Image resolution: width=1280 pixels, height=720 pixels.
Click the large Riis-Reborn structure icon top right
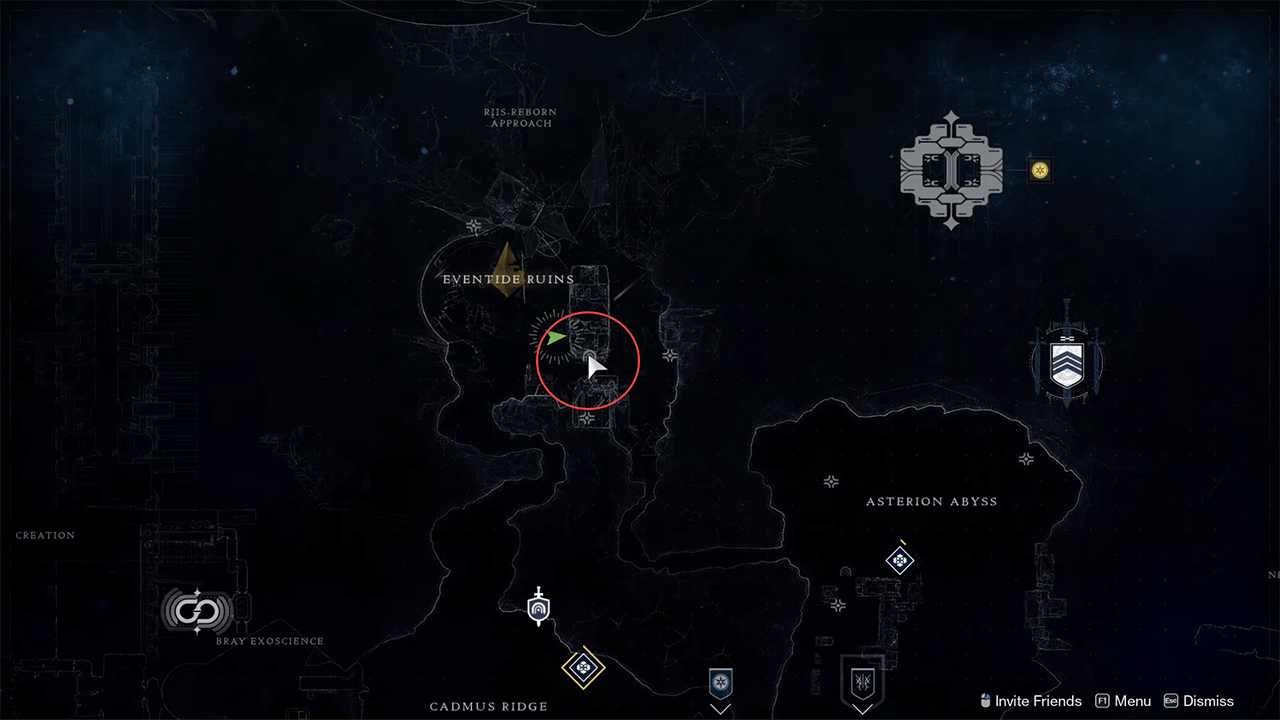950,168
